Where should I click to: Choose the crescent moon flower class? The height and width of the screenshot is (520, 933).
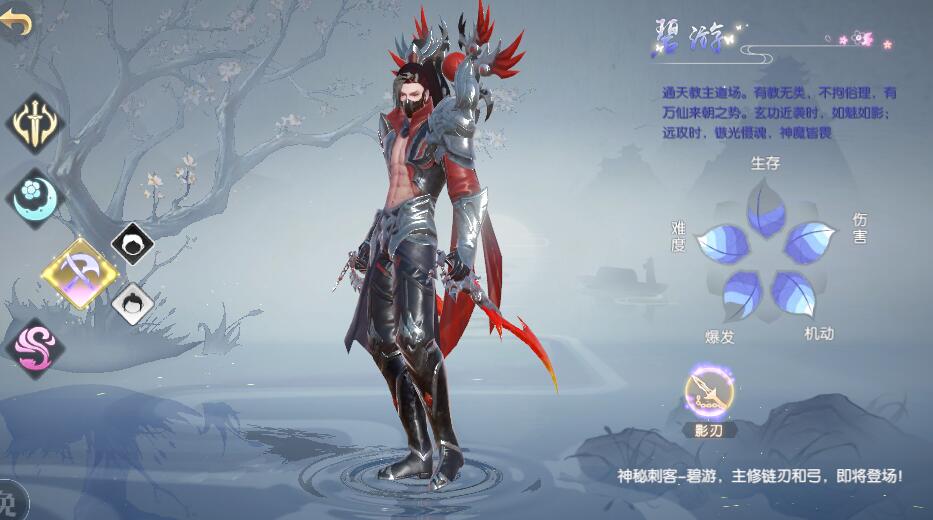35,197
